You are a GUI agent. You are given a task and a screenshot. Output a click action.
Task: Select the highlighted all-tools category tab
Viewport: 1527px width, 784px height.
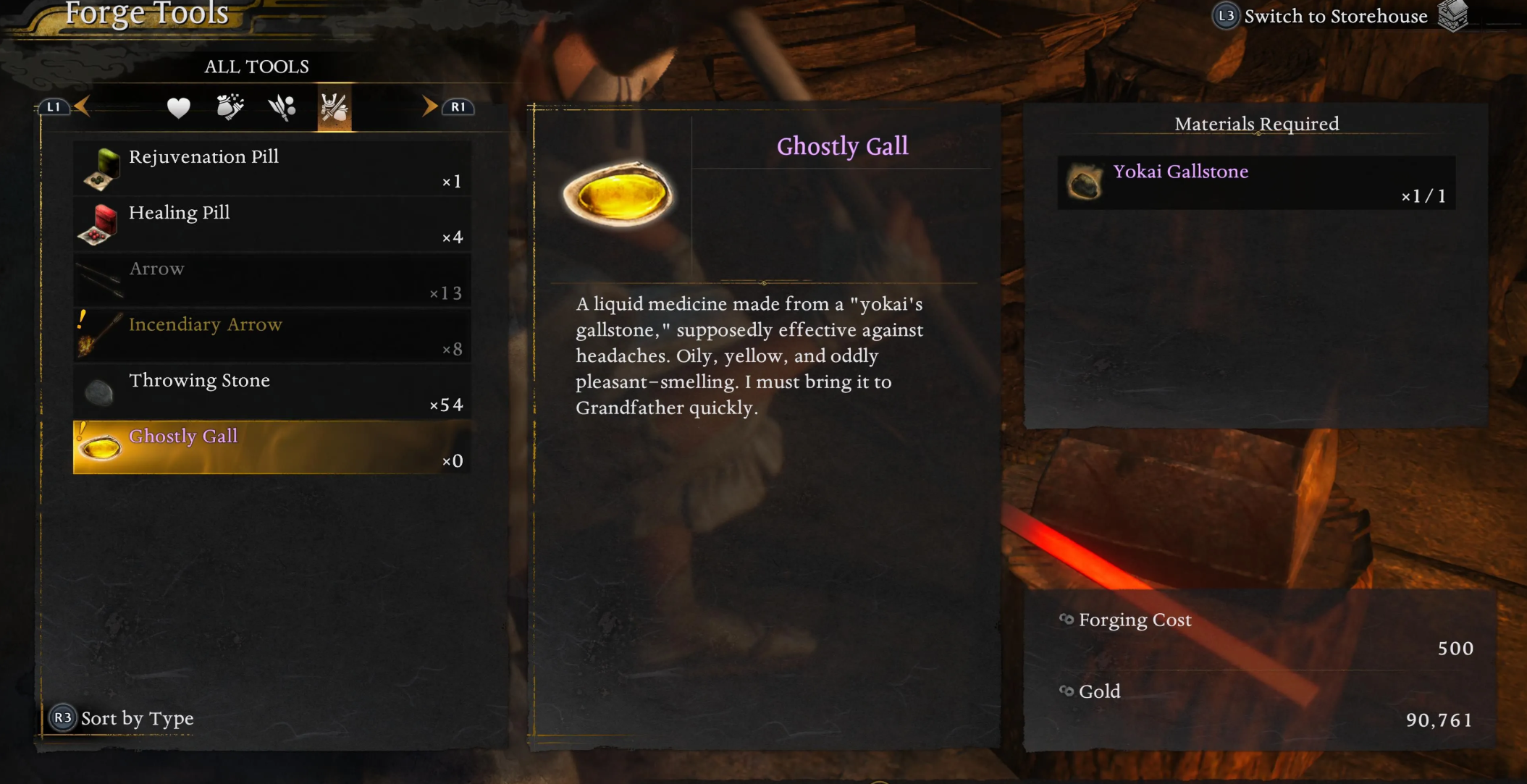pos(334,108)
